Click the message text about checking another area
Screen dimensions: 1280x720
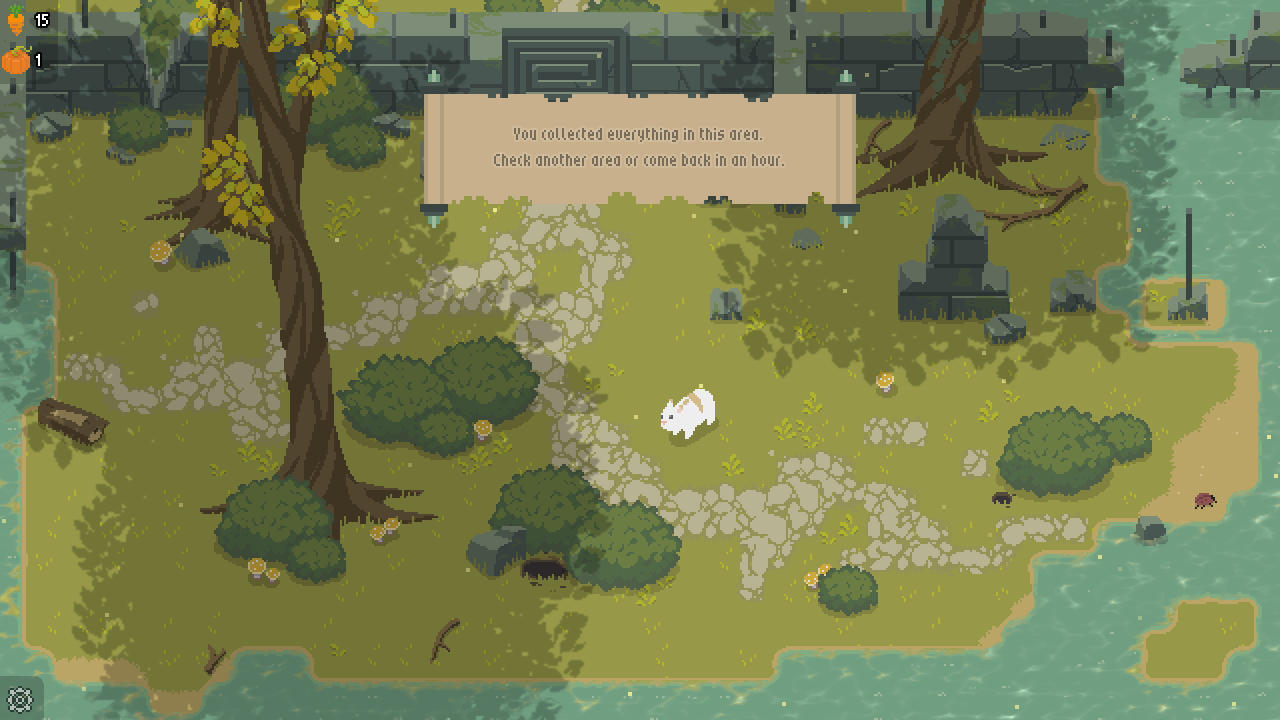point(638,159)
